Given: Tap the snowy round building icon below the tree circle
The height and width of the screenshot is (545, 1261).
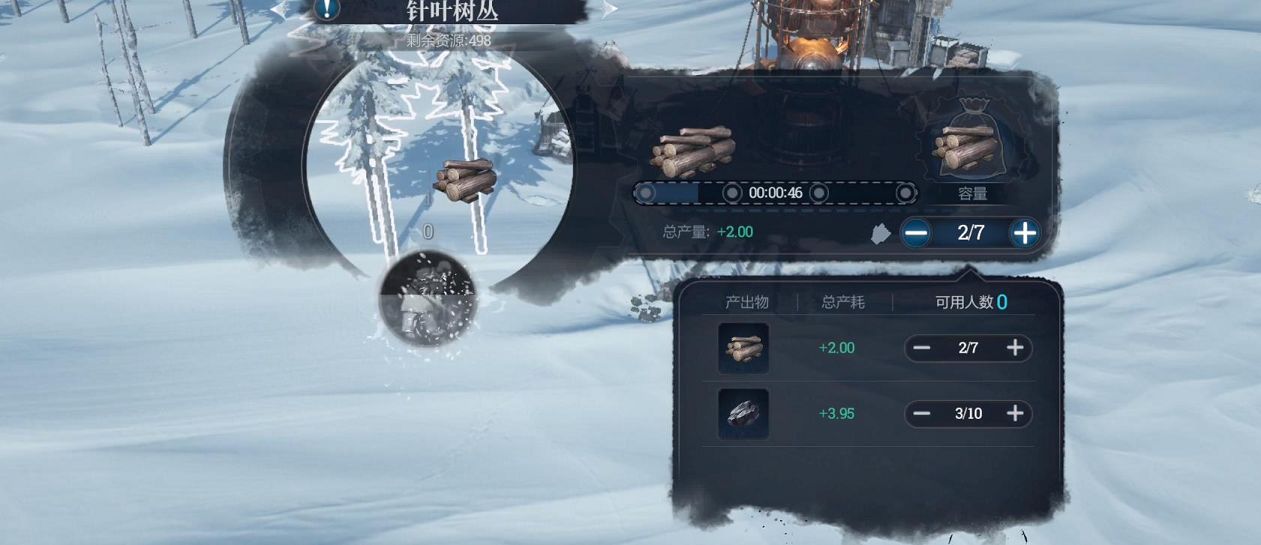Looking at the screenshot, I should [x=428, y=298].
